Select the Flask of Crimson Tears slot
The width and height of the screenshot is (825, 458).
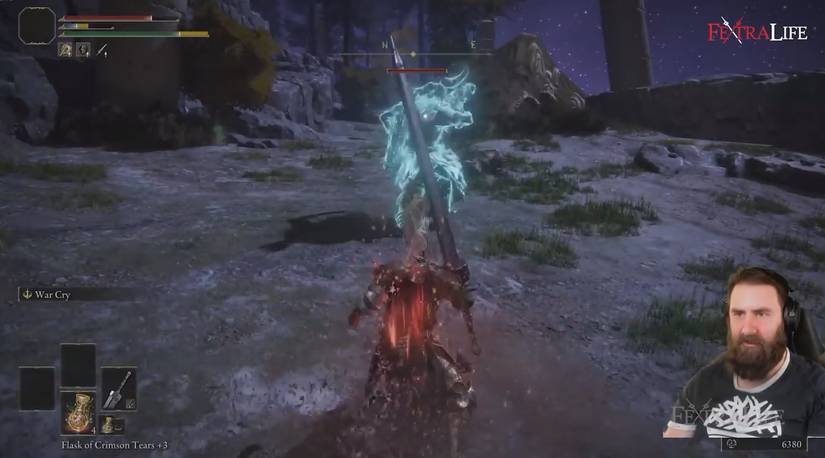(x=78, y=410)
